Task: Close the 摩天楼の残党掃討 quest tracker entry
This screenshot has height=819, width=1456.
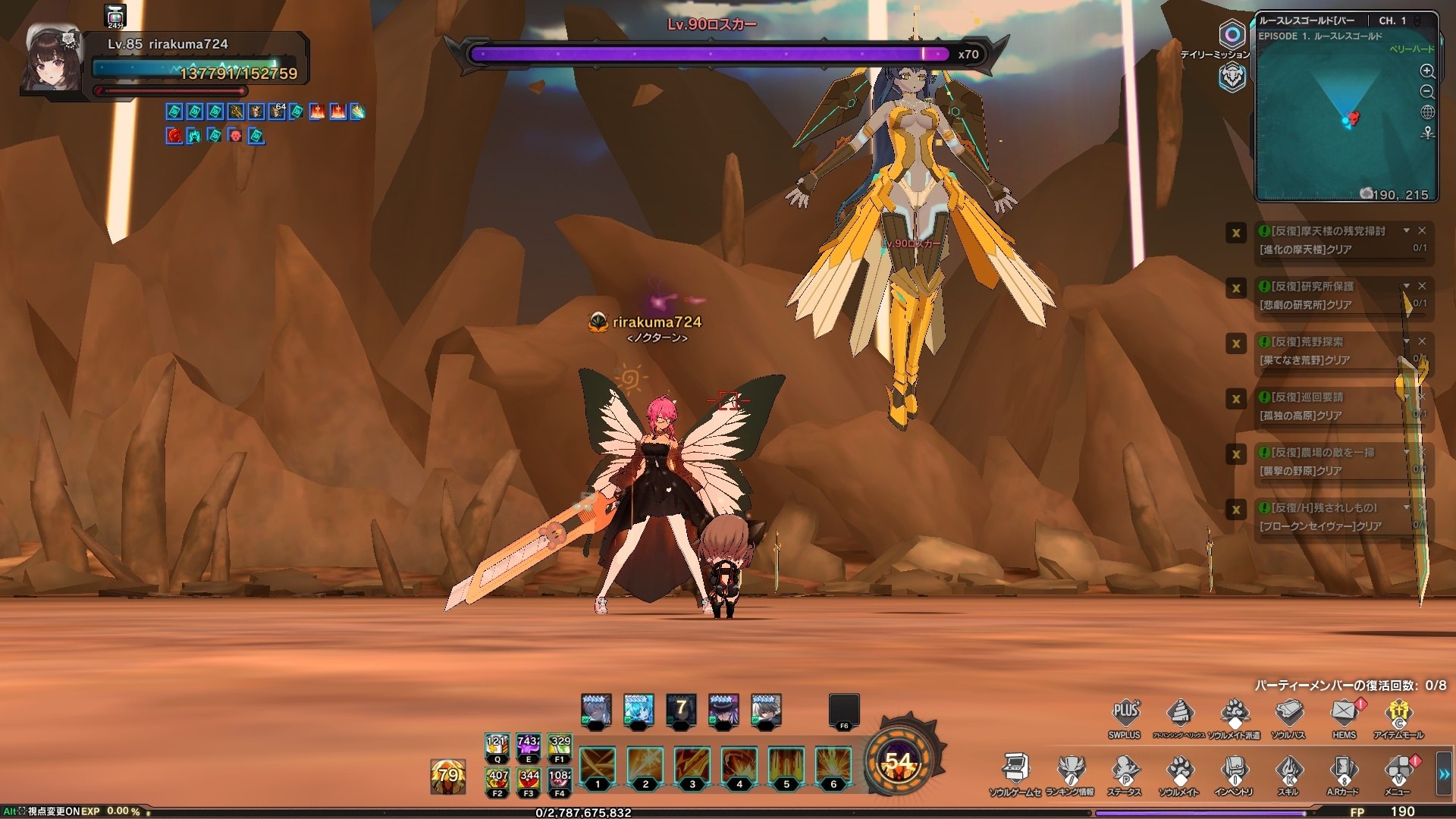Action: (x=1422, y=231)
